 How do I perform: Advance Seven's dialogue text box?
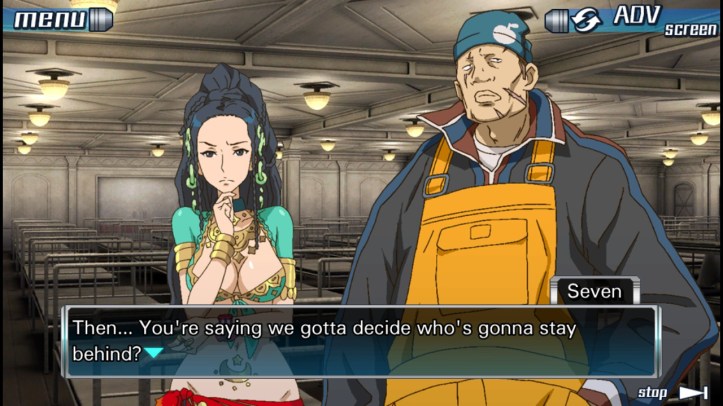[x=360, y=341]
